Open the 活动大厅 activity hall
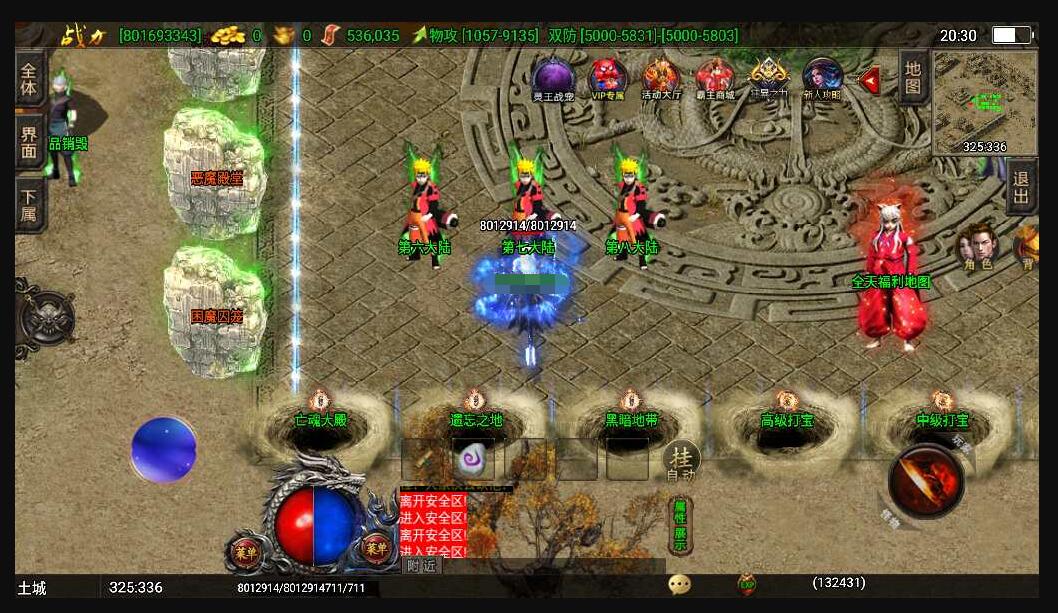This screenshot has height=613, width=1058. tap(661, 78)
